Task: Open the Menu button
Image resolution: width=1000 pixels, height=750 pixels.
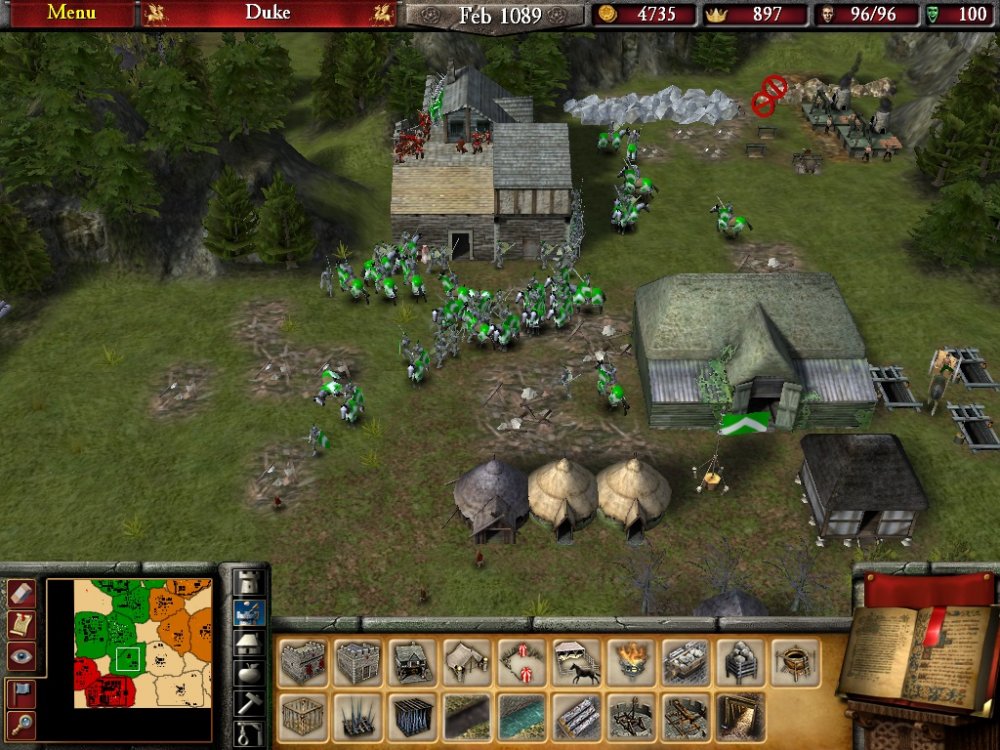Action: (x=71, y=14)
